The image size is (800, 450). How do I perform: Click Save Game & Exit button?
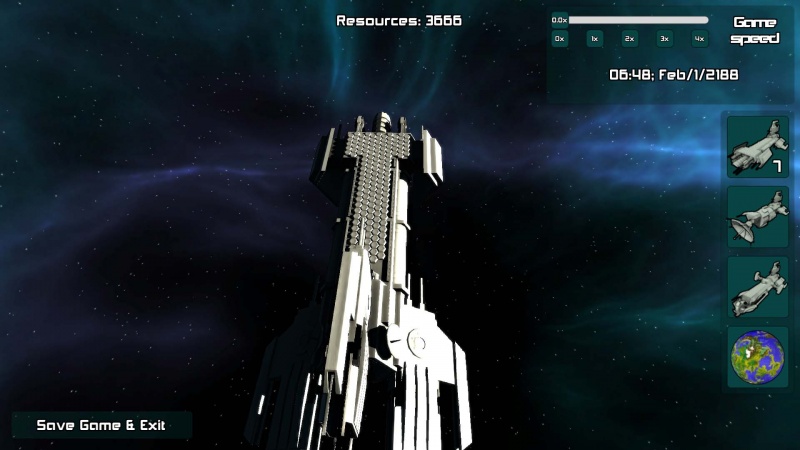(x=101, y=425)
